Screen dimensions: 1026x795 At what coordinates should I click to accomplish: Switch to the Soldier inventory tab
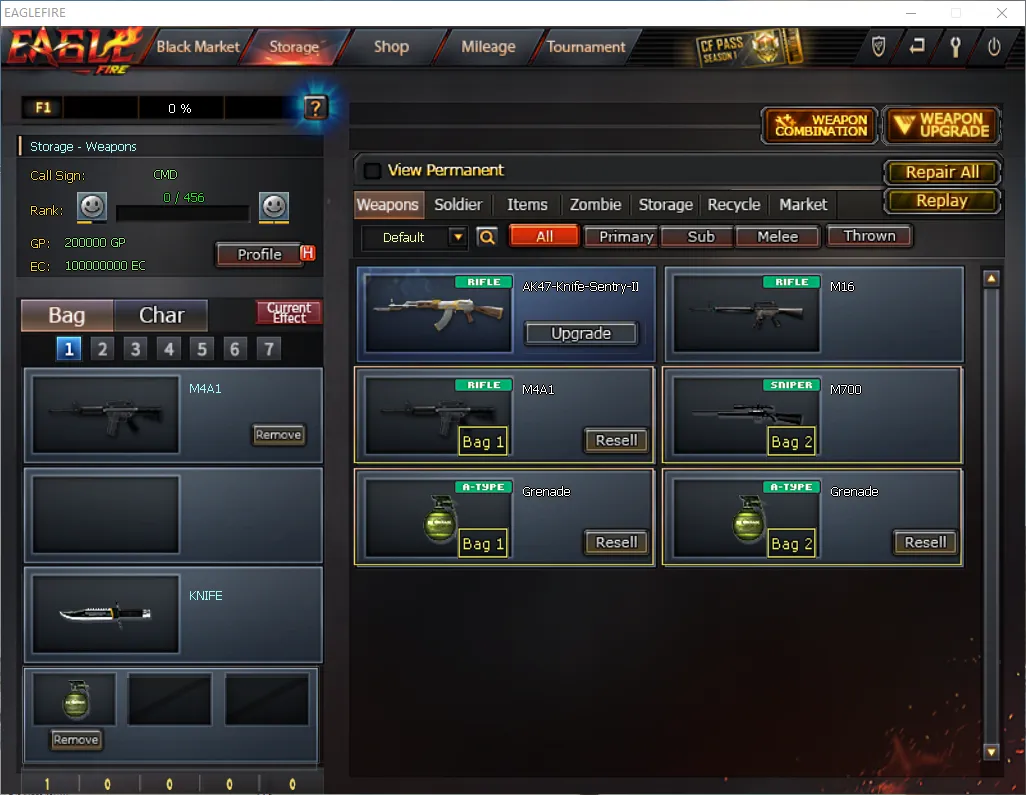click(458, 205)
